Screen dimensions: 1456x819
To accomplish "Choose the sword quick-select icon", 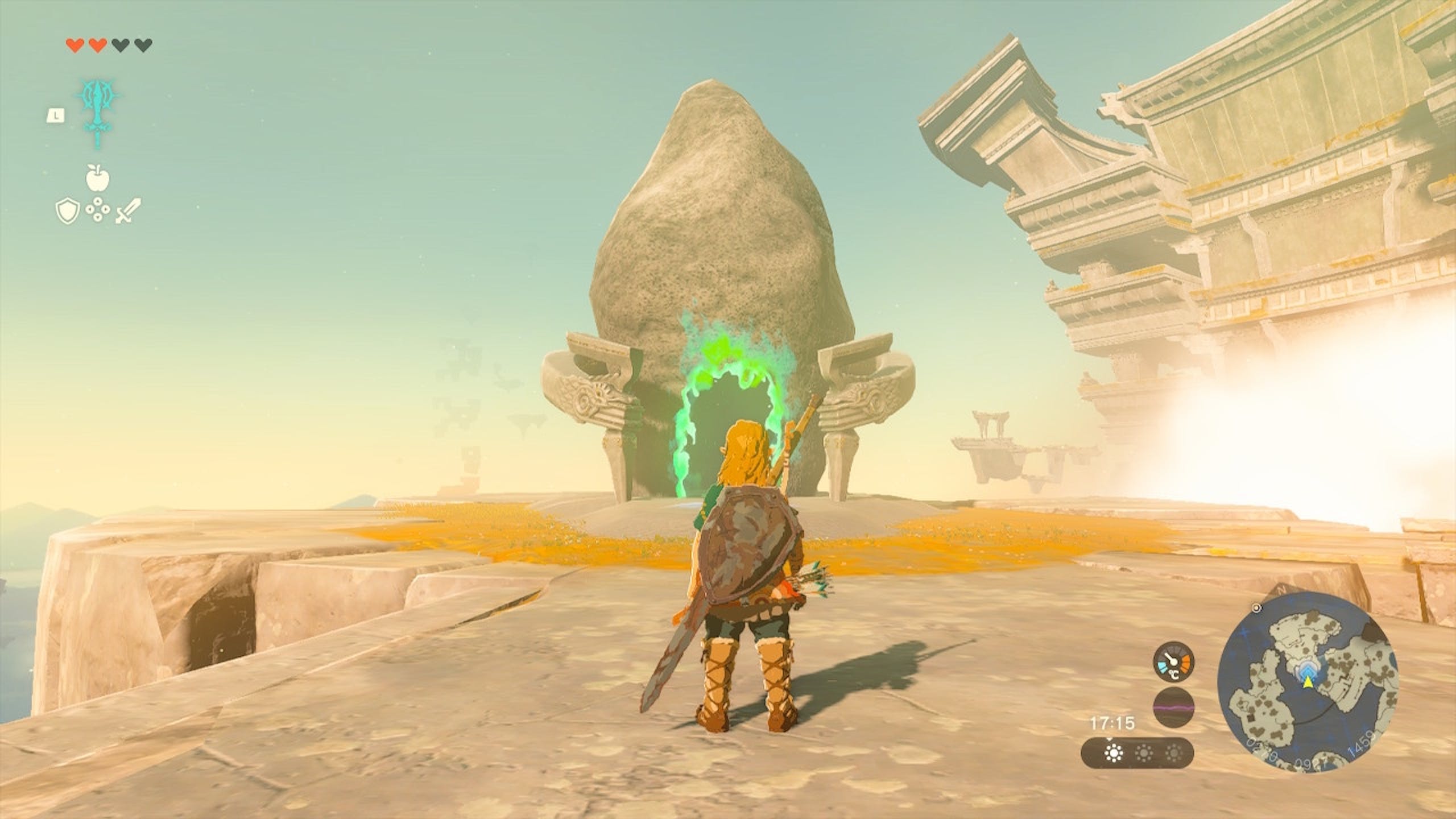I will click(129, 211).
